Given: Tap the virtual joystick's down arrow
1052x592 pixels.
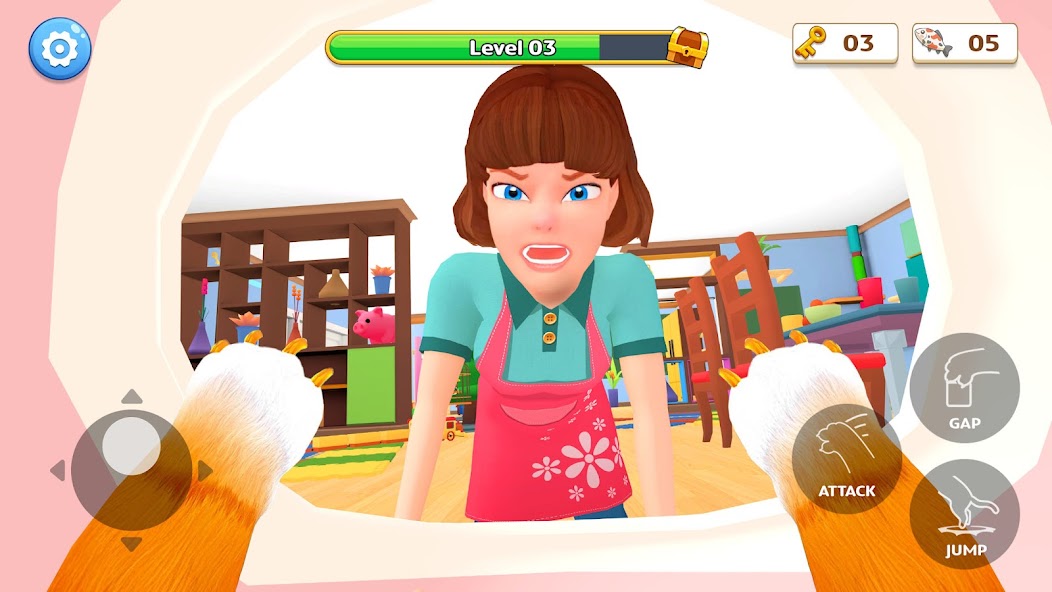Looking at the screenshot, I should [x=131, y=544].
